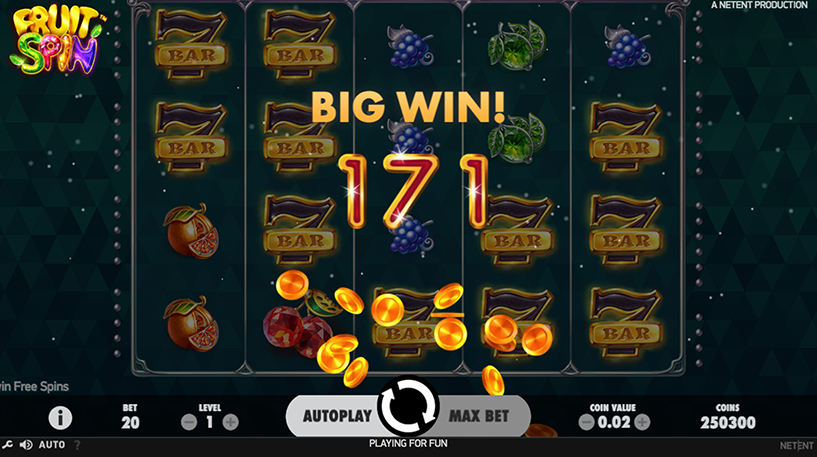The height and width of the screenshot is (457, 817).
Task: Decrease the bet level
Action: click(x=189, y=422)
